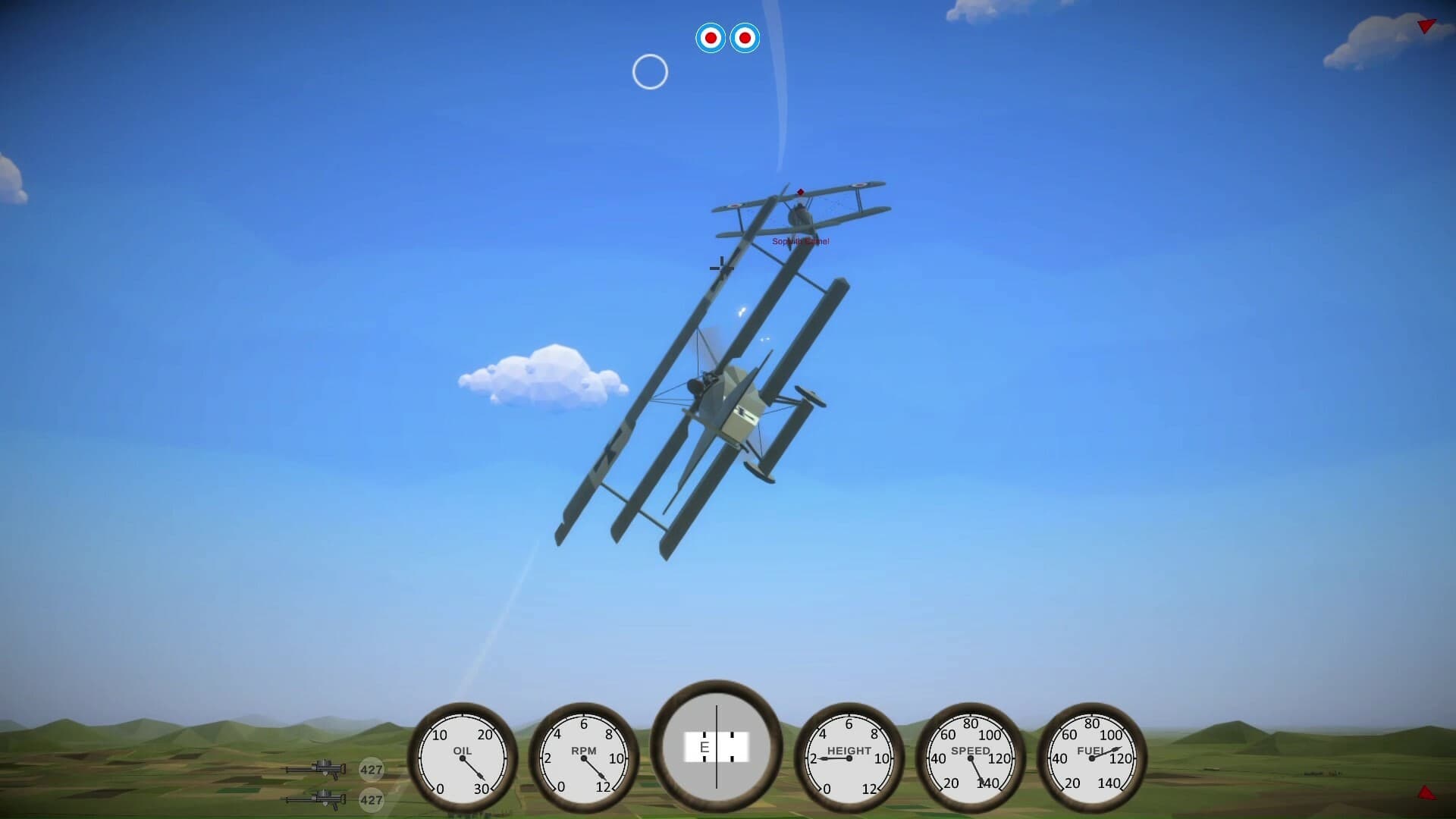Toggle the left RAF roundel indicator

pyautogui.click(x=710, y=37)
